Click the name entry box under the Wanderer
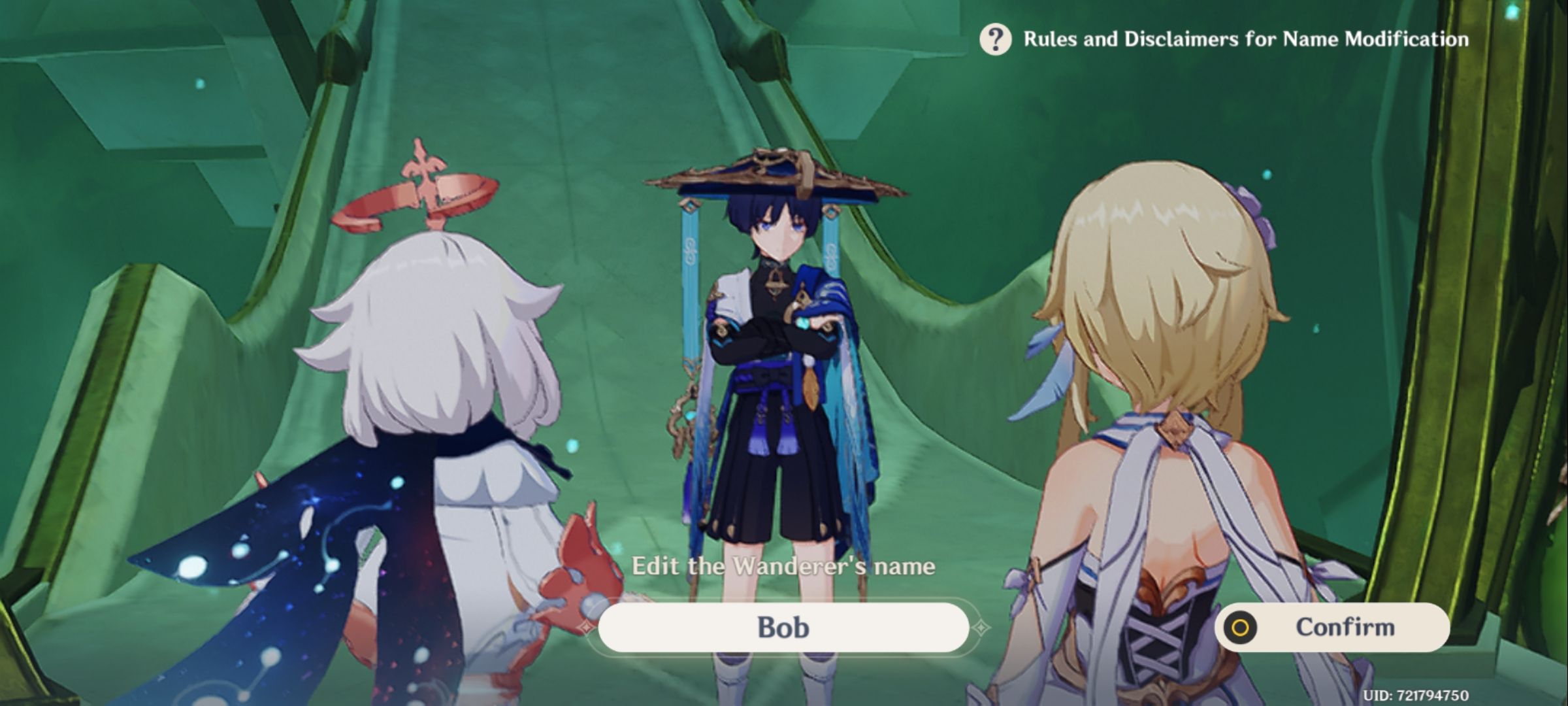Viewport: 1568px width, 706px height. (x=784, y=626)
